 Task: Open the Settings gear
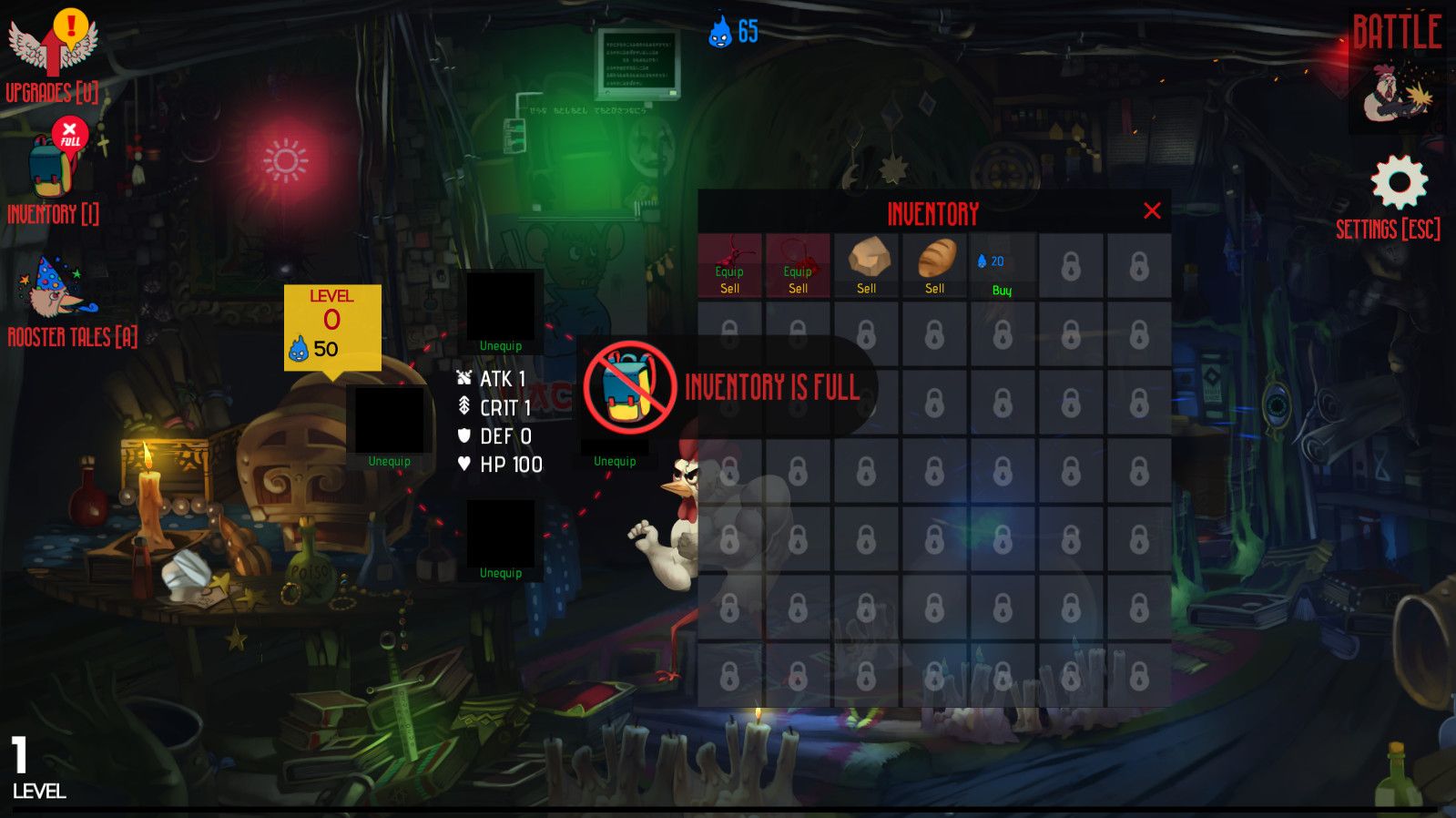(x=1399, y=183)
